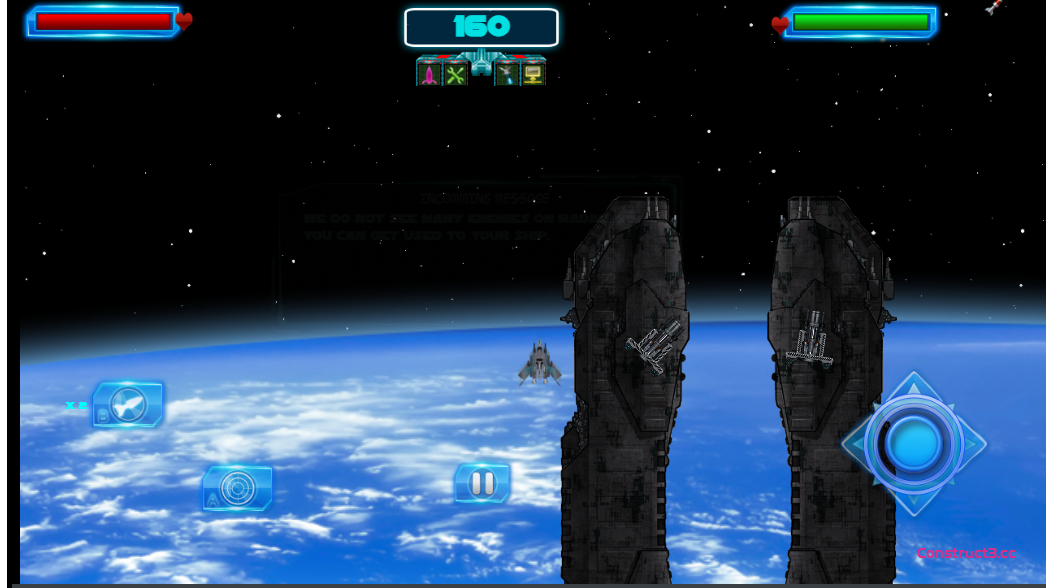Select the green wrench repair icon

click(x=456, y=74)
